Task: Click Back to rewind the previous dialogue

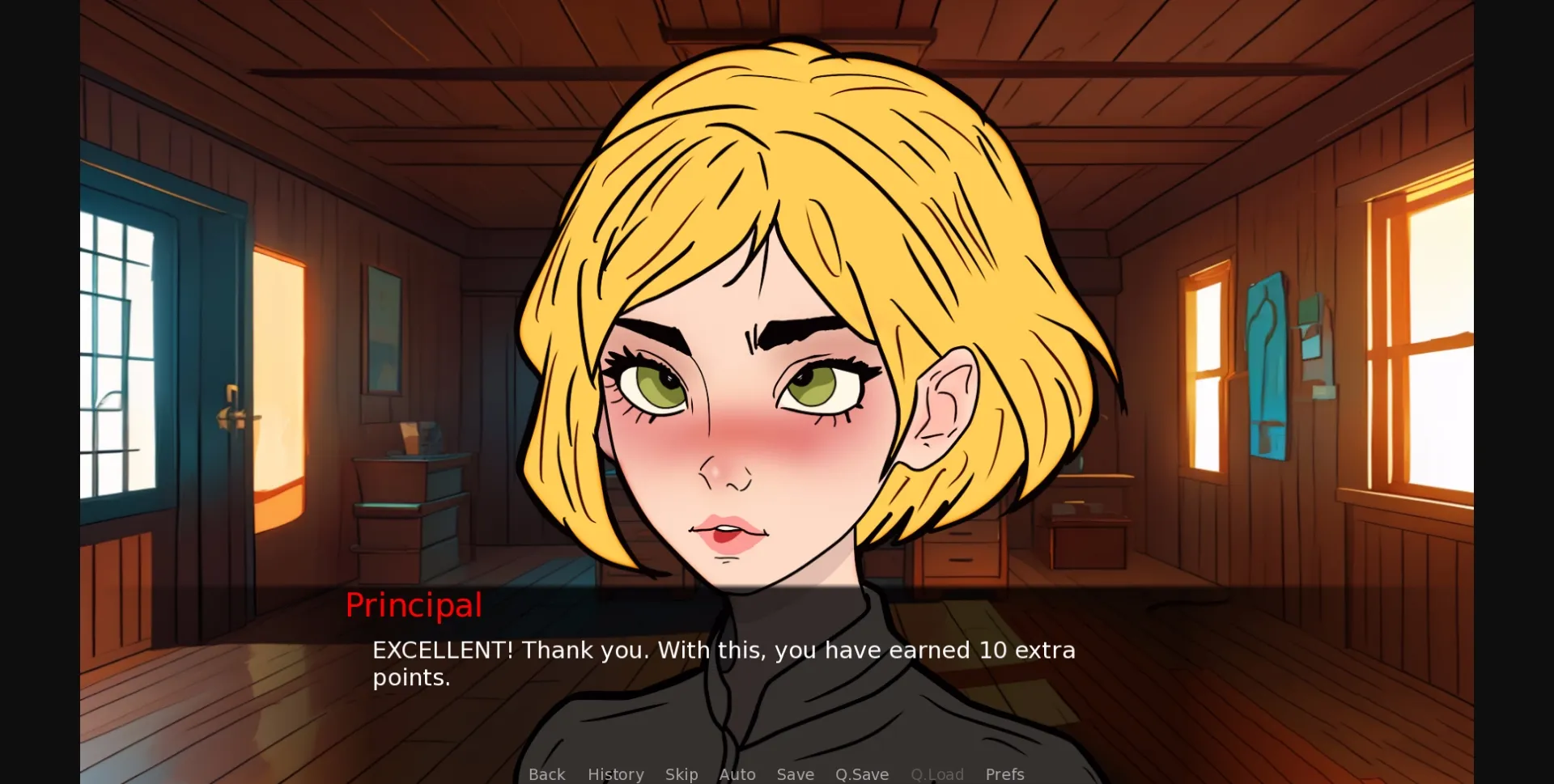Action: (x=547, y=774)
